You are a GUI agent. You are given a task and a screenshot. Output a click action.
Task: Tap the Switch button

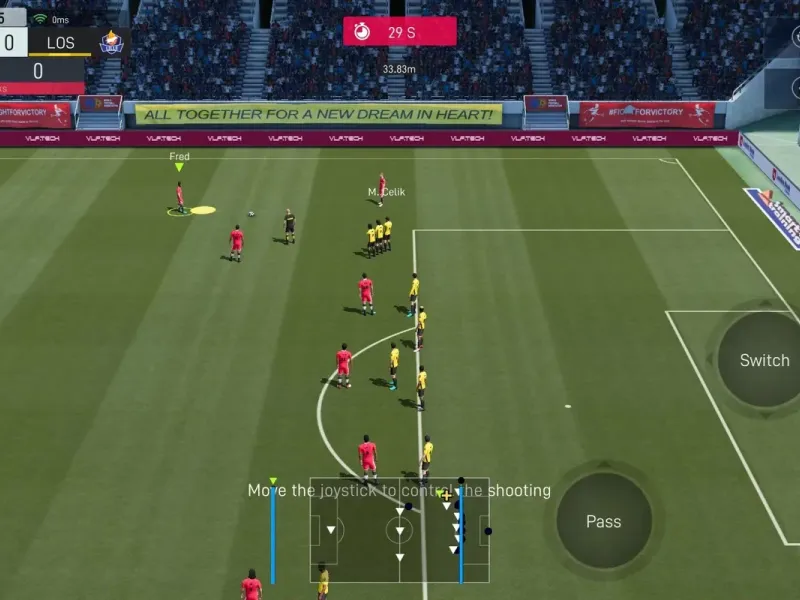(764, 360)
